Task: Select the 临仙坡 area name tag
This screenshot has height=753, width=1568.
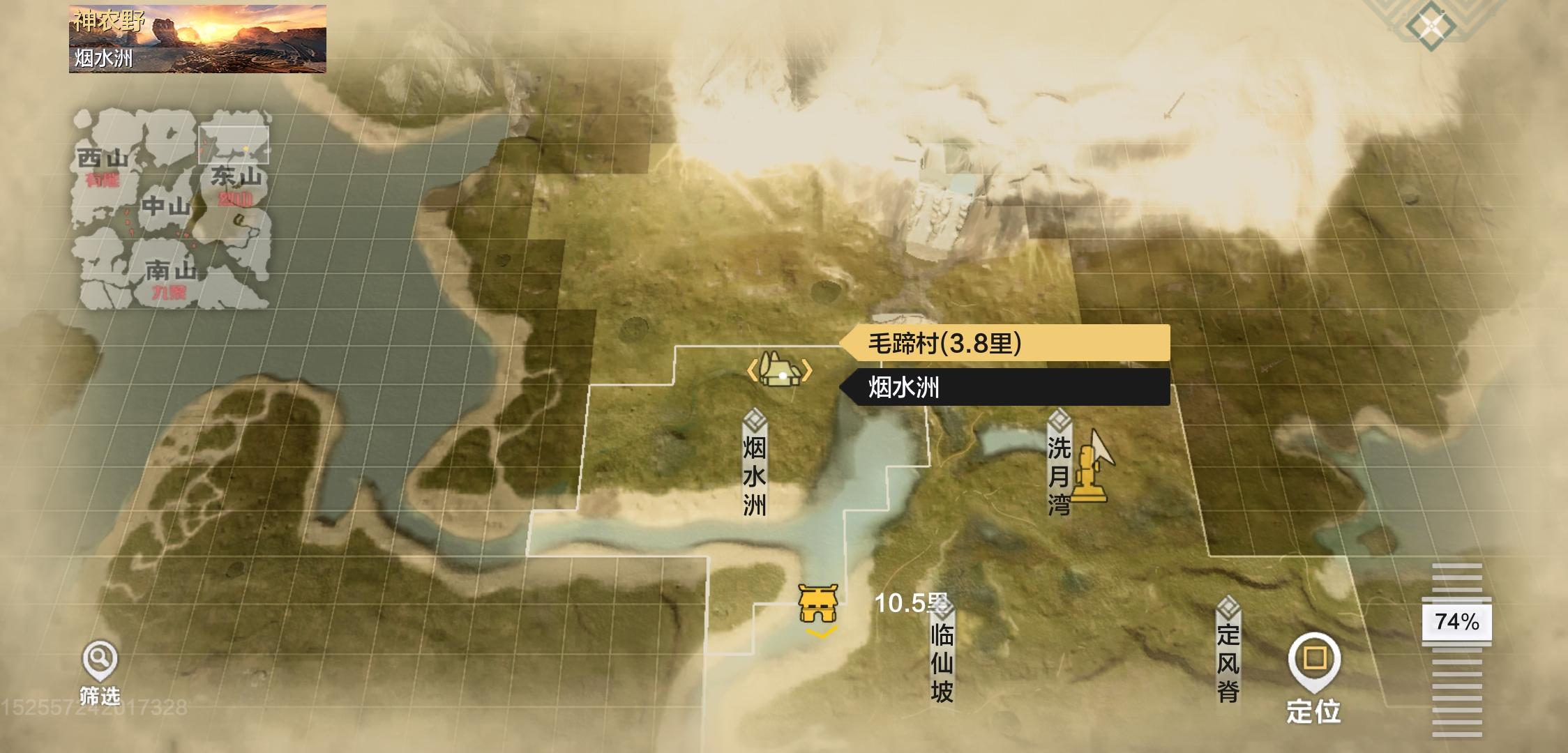Action: click(942, 652)
